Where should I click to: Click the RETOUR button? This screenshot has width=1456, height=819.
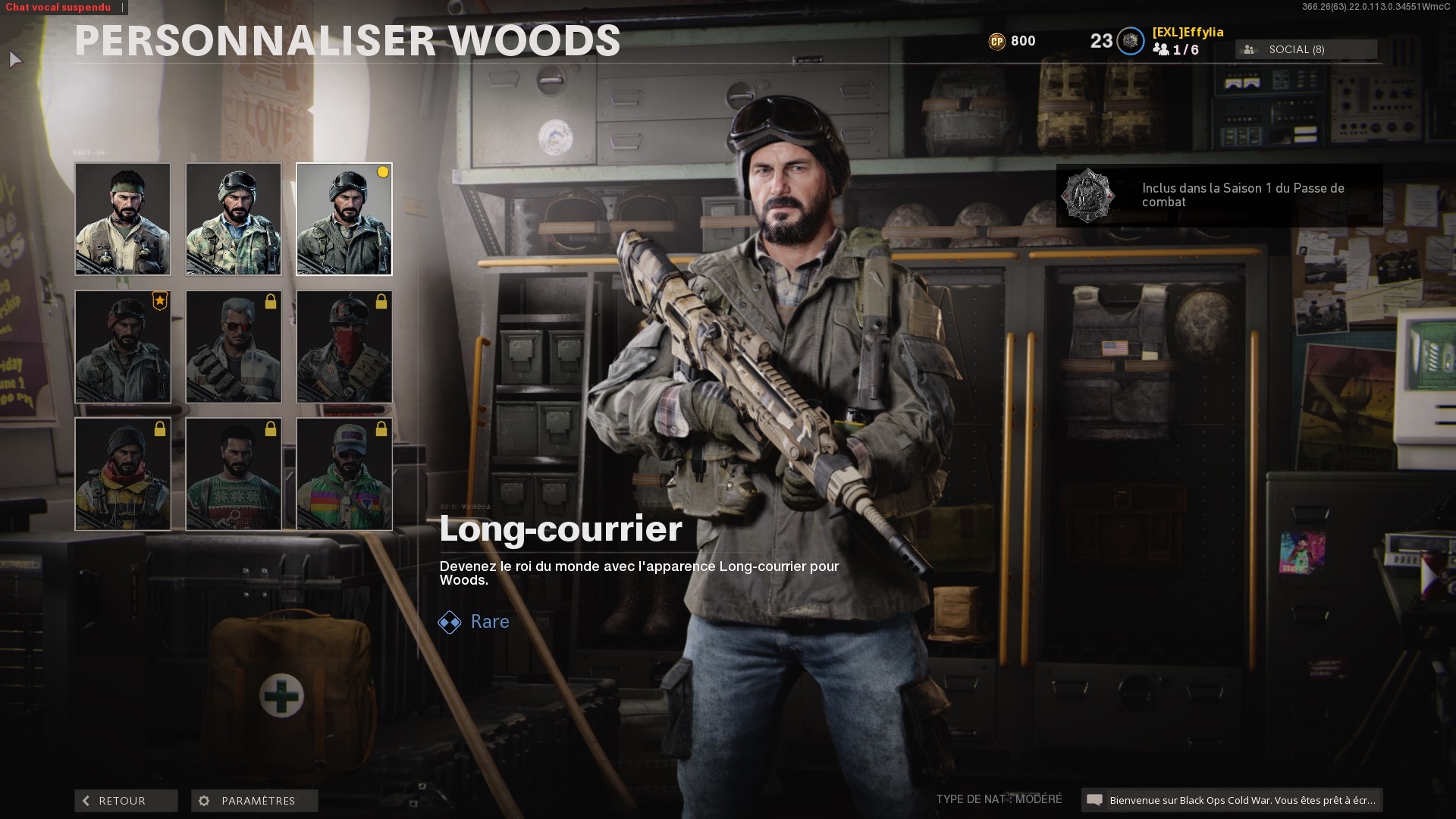click(125, 800)
